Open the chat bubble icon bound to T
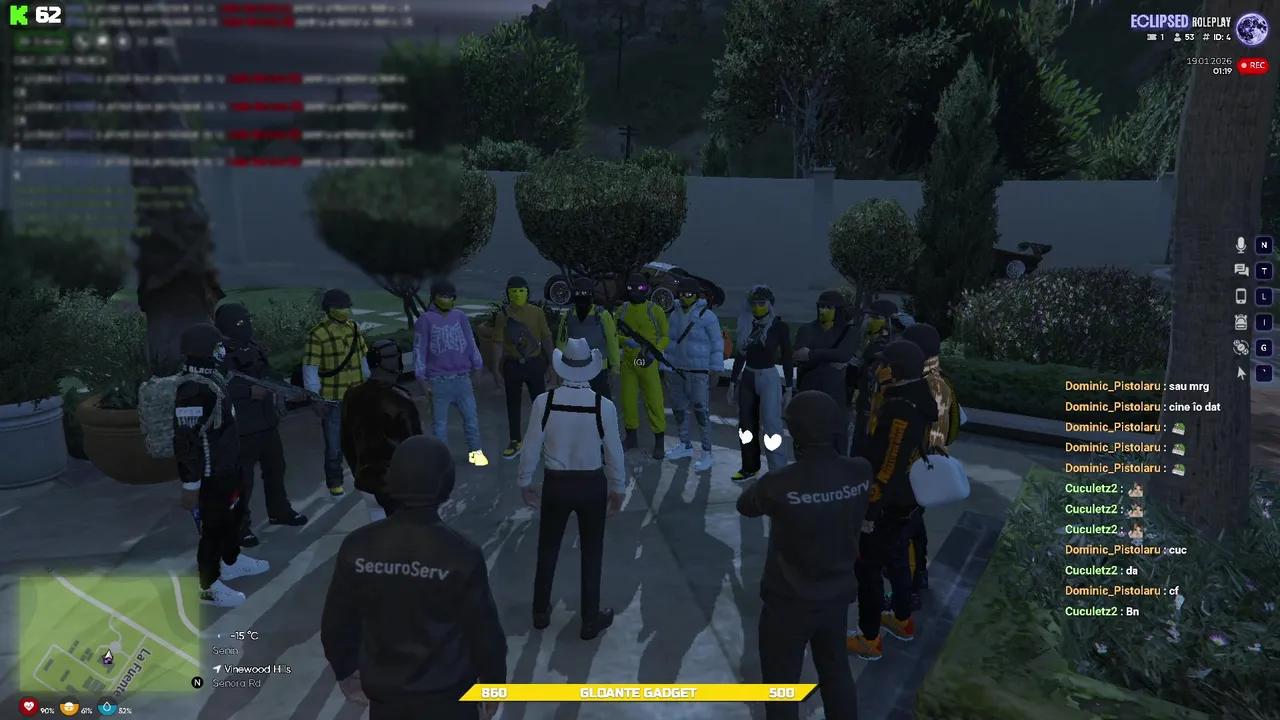 1239,270
